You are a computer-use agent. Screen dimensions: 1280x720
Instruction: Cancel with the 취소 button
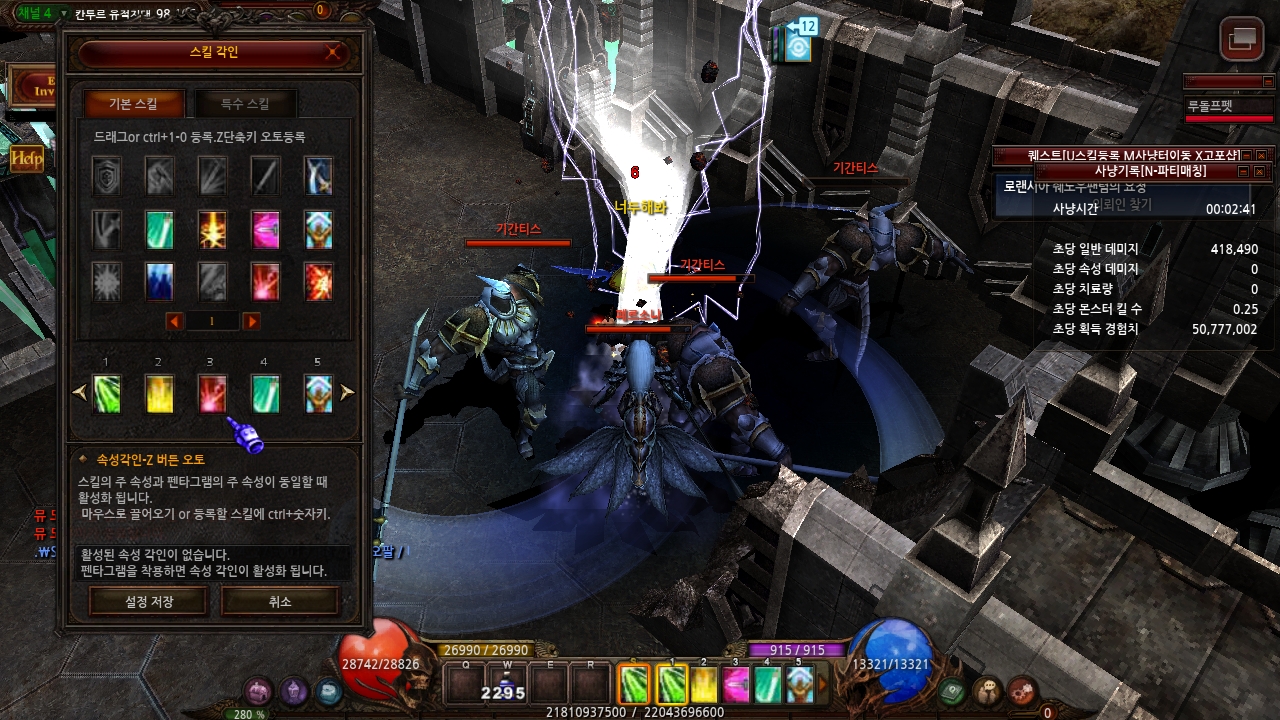[x=280, y=601]
